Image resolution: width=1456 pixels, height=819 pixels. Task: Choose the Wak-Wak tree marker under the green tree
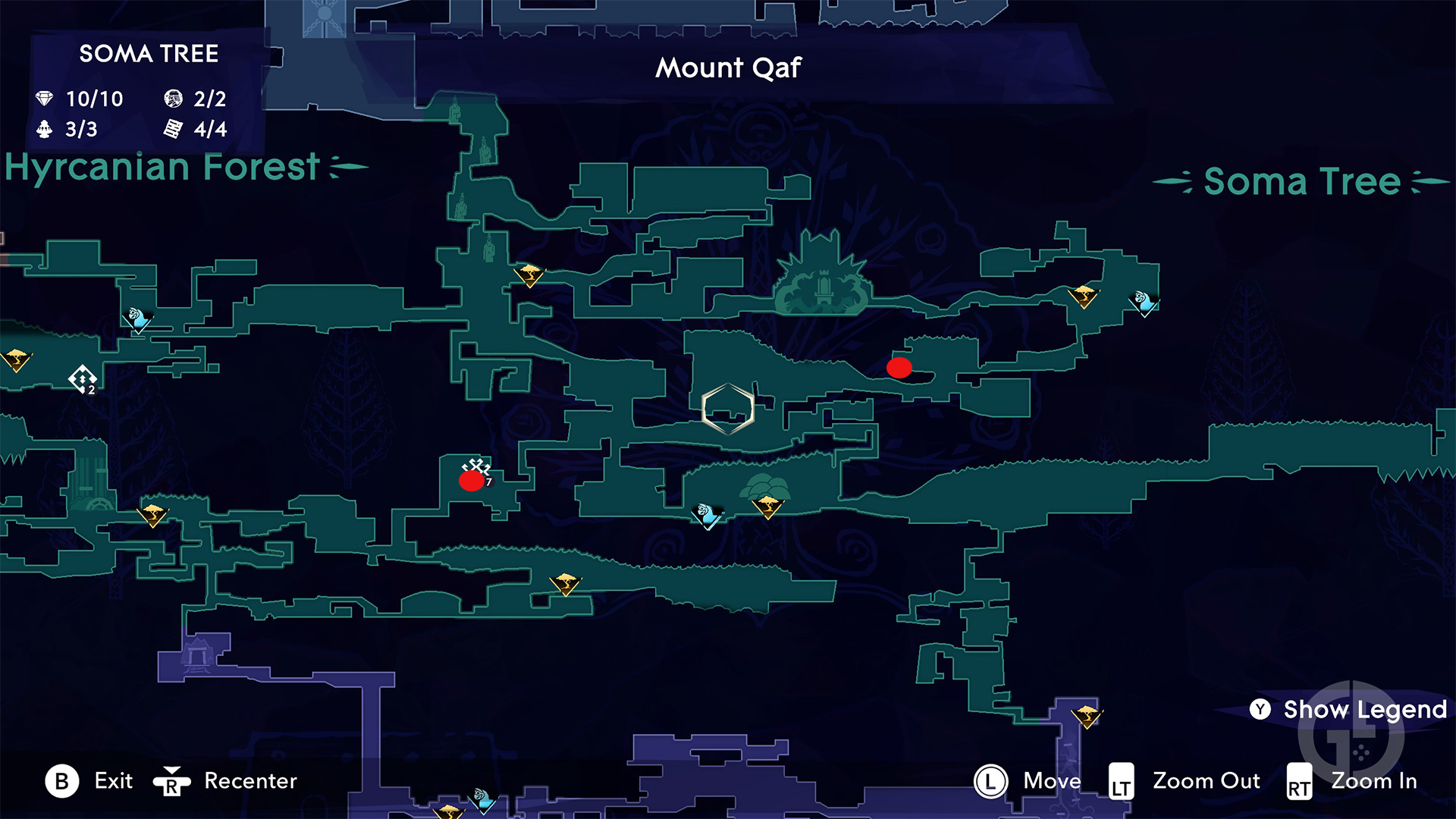(x=767, y=506)
